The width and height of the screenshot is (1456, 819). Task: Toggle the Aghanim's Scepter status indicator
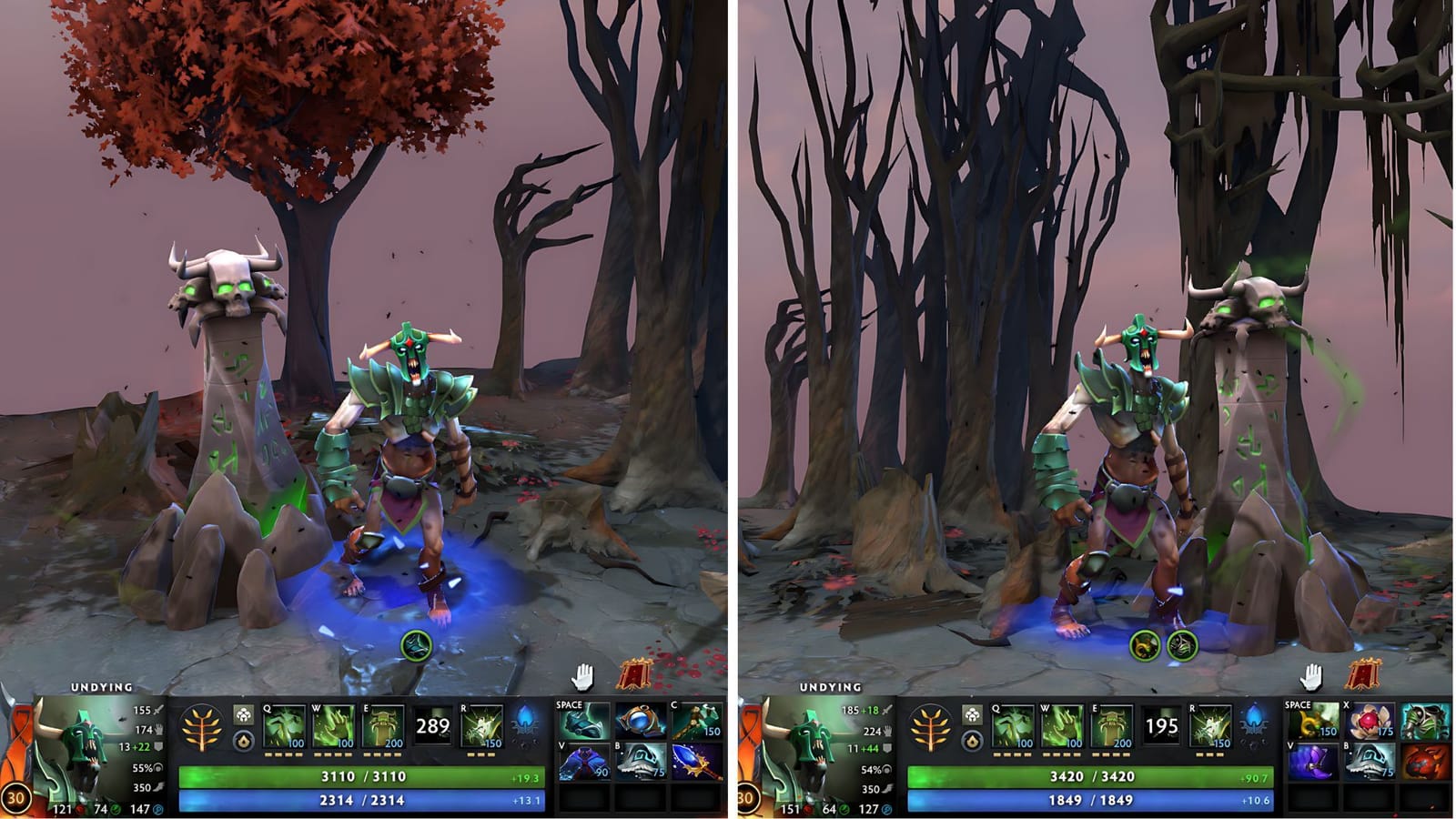(244, 714)
